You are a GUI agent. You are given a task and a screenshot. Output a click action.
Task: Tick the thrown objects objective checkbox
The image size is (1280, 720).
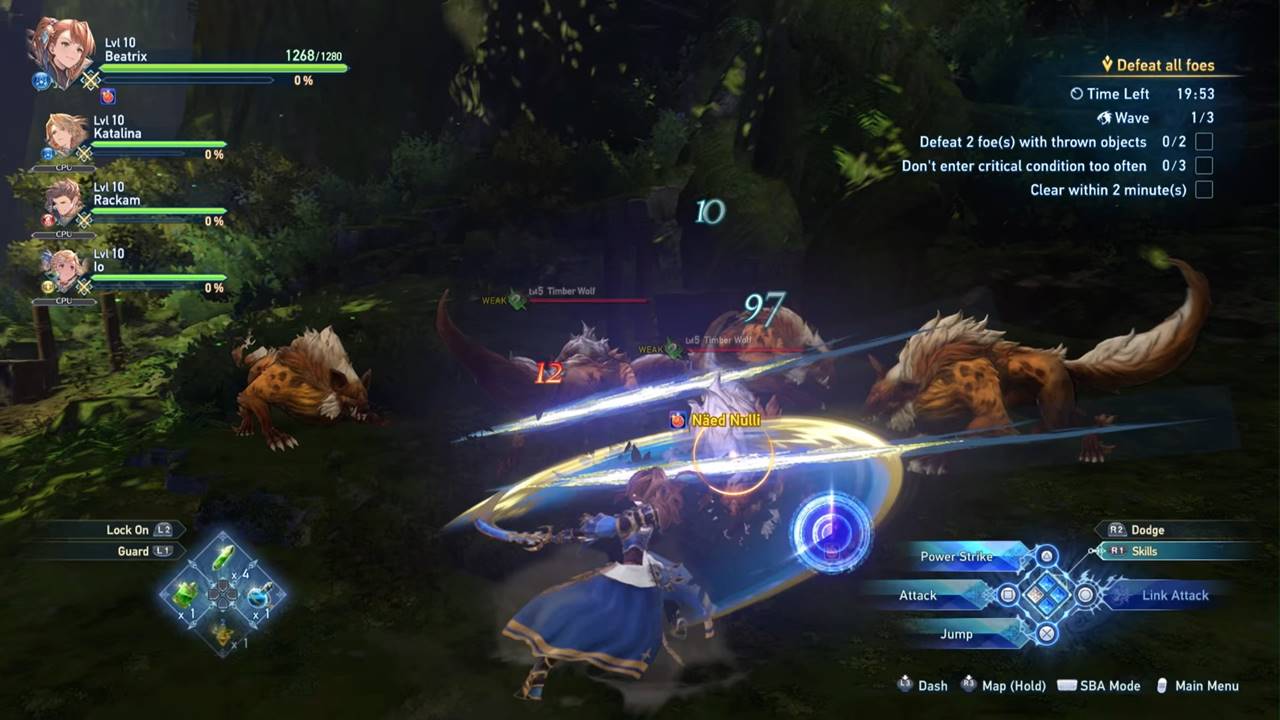pyautogui.click(x=1204, y=142)
